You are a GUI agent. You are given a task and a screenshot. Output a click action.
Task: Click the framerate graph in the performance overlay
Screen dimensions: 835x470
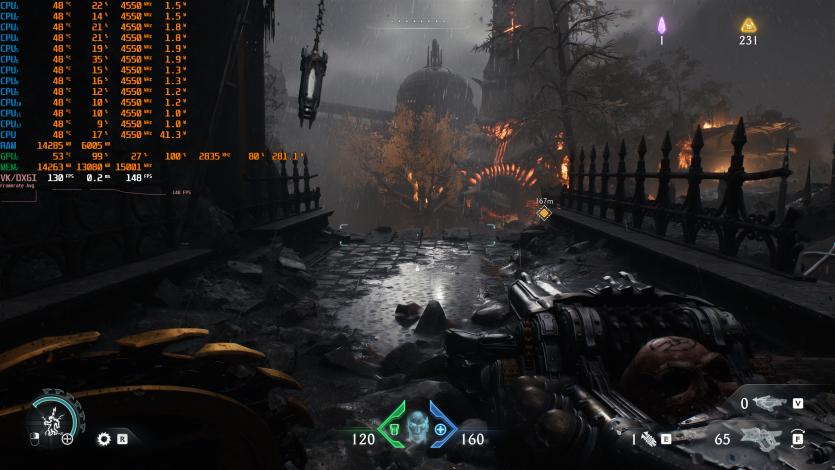coord(85,191)
